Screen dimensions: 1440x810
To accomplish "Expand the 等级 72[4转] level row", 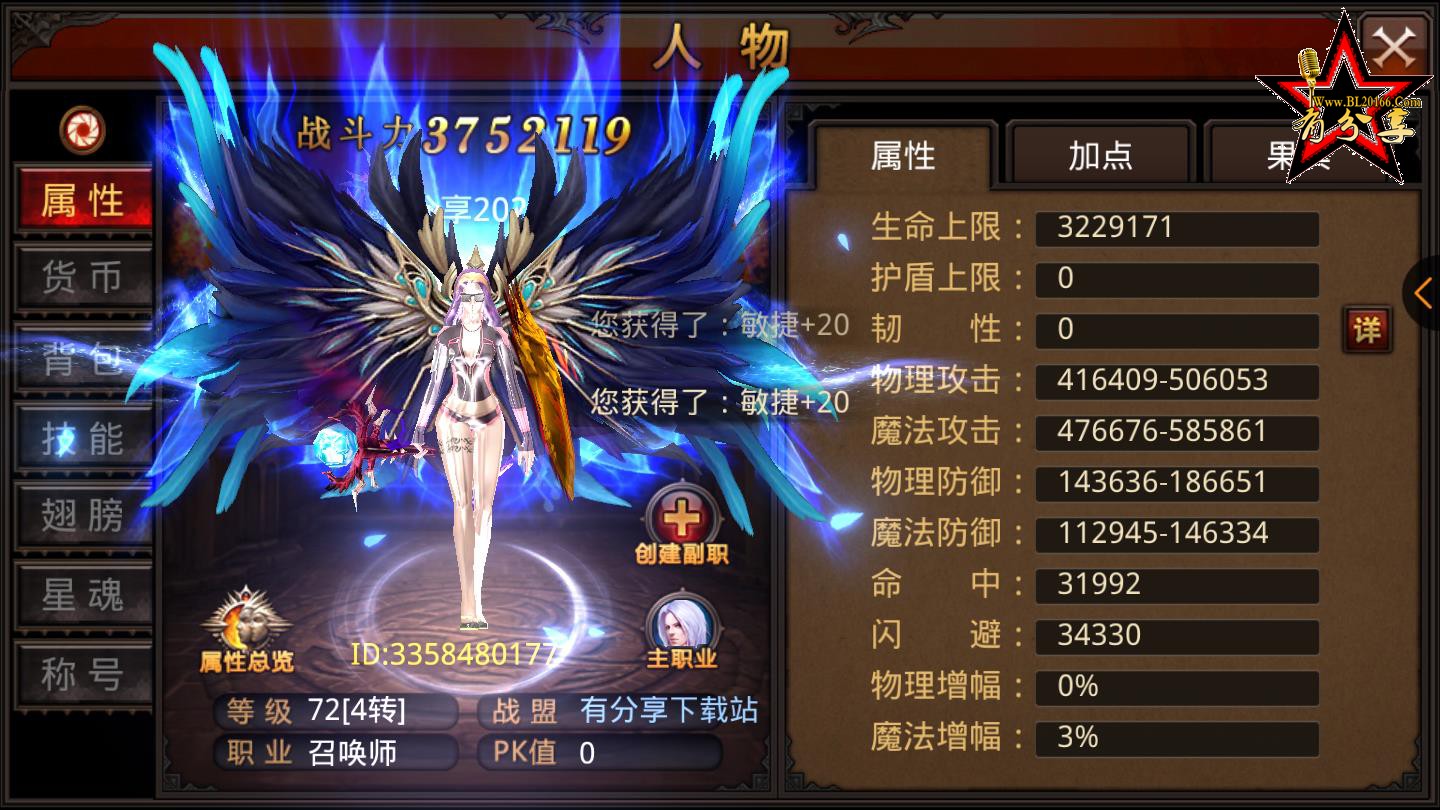I will pyautogui.click(x=335, y=712).
